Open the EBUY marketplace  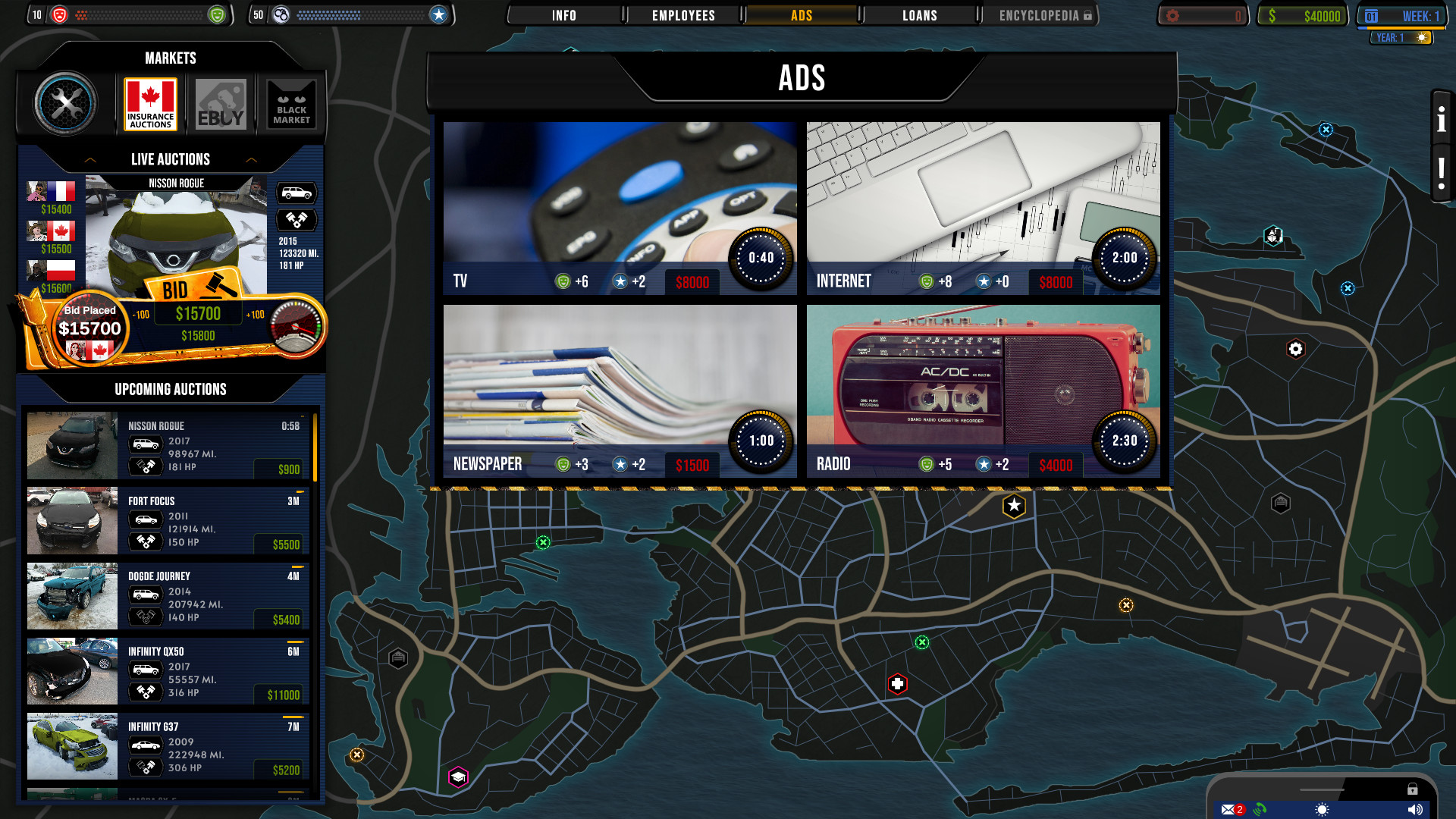[x=221, y=104]
